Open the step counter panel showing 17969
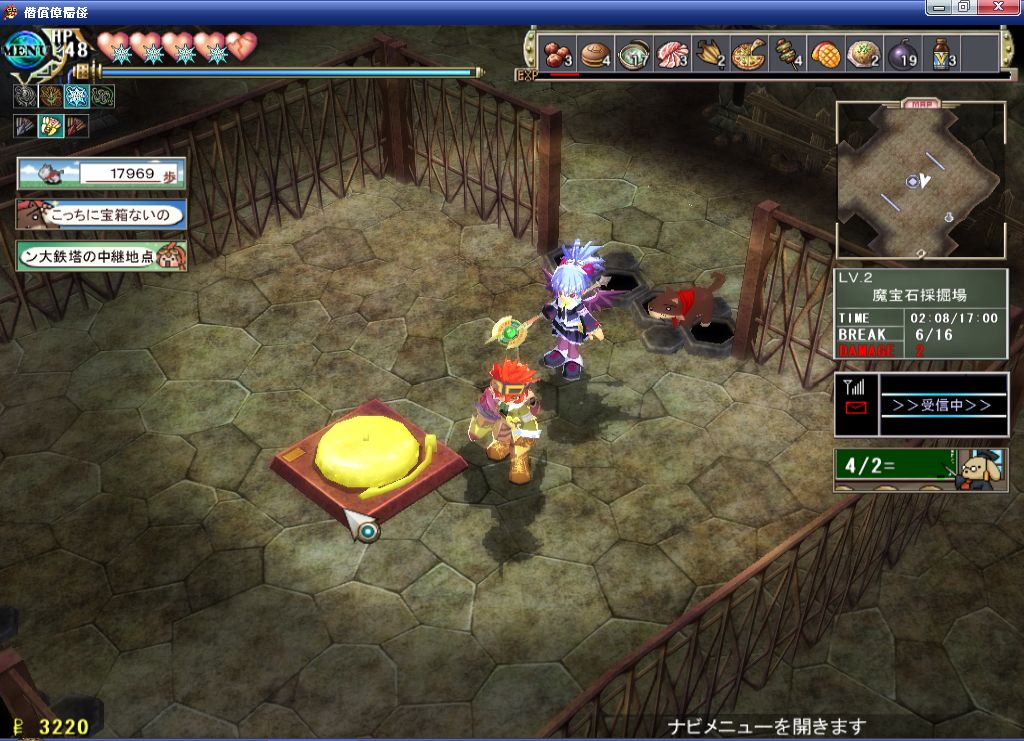The height and width of the screenshot is (741, 1024). 101,173
